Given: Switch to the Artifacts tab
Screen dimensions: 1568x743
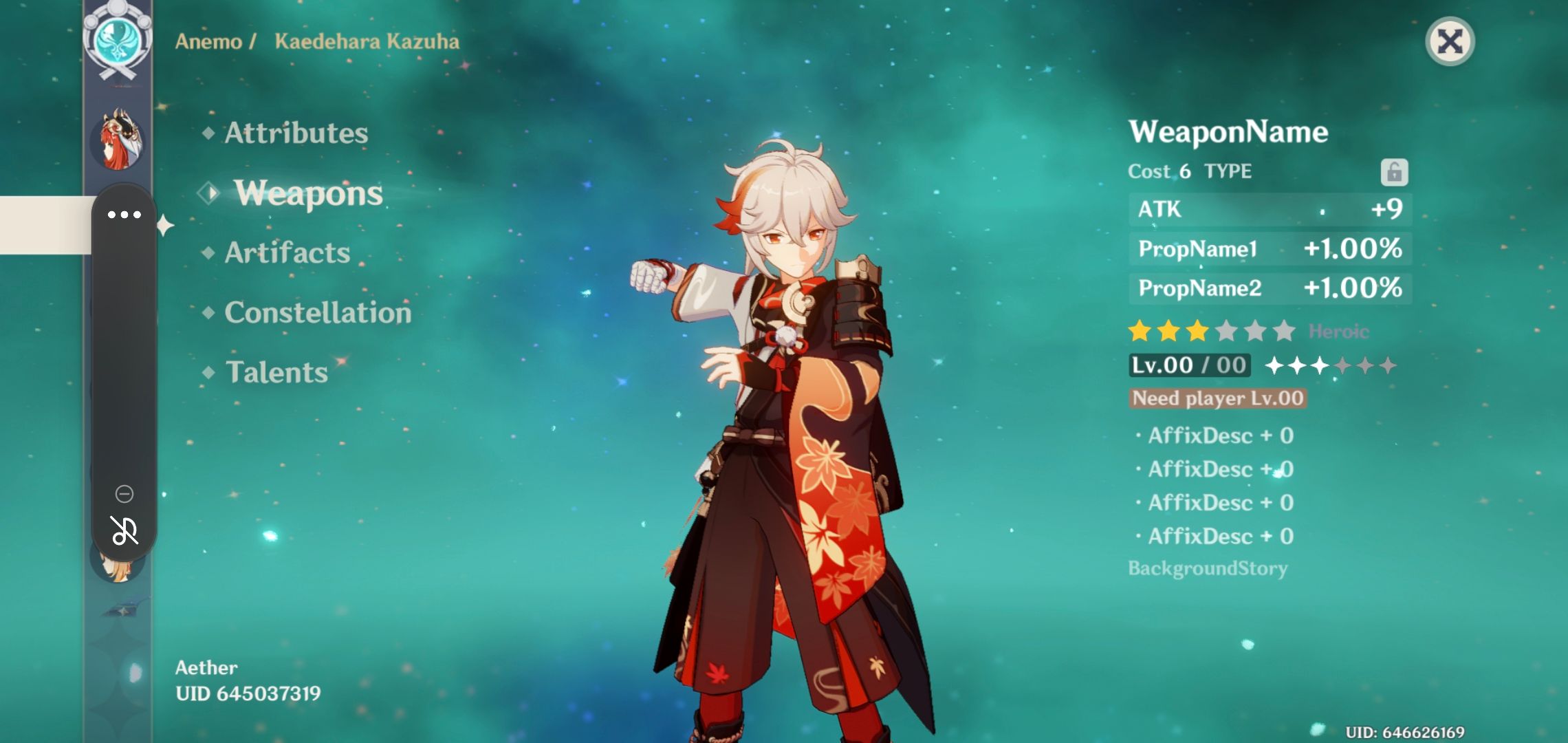Looking at the screenshot, I should pos(286,252).
